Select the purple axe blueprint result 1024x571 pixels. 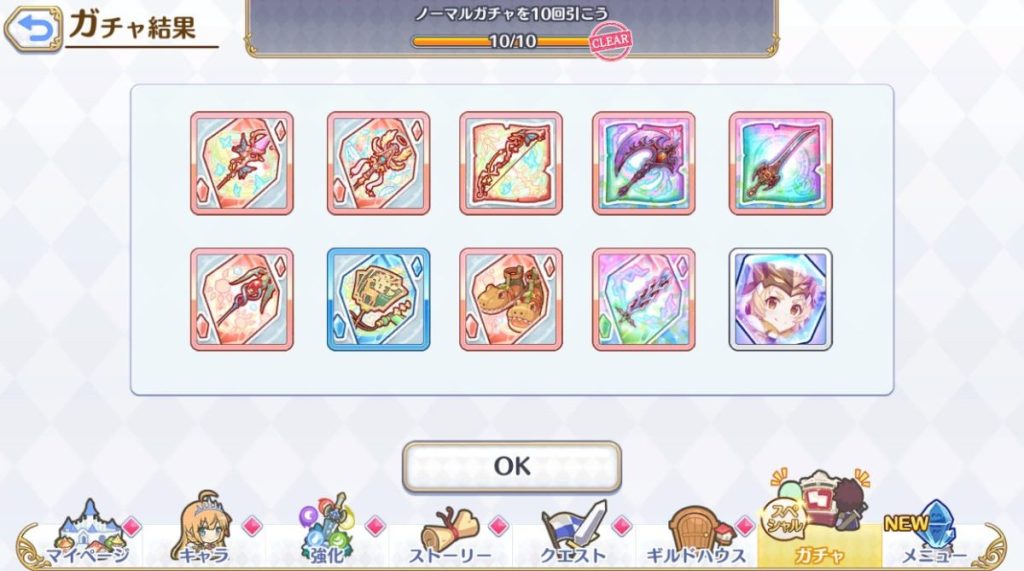pyautogui.click(x=643, y=163)
